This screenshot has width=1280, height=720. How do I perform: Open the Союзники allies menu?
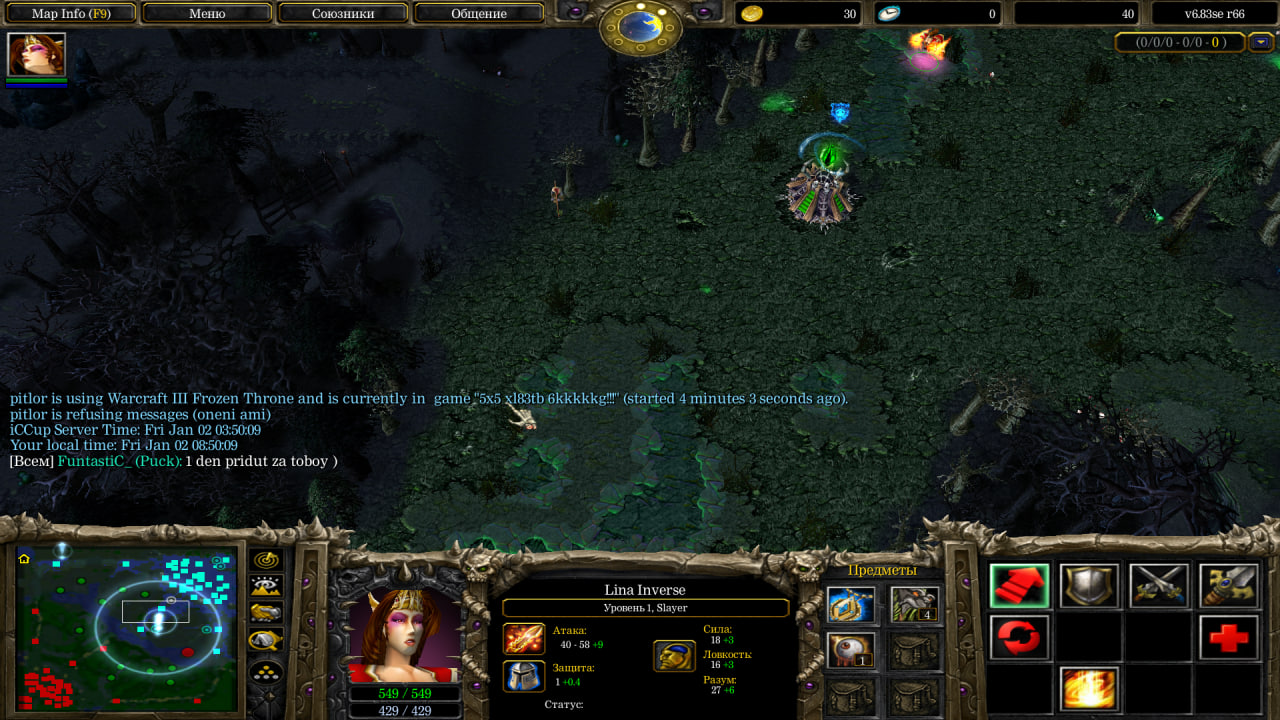tap(343, 14)
